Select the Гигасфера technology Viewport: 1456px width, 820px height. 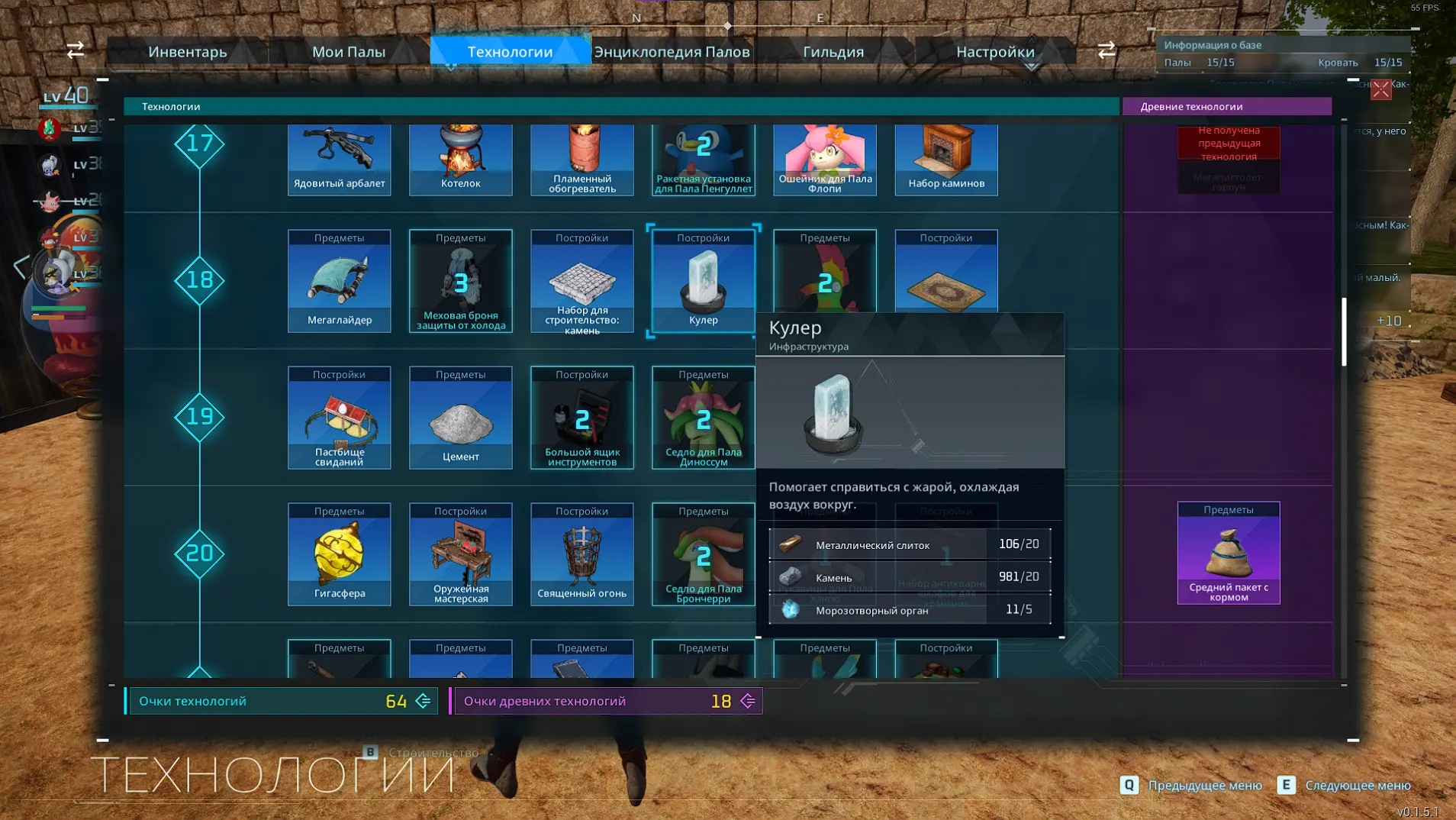coord(340,554)
